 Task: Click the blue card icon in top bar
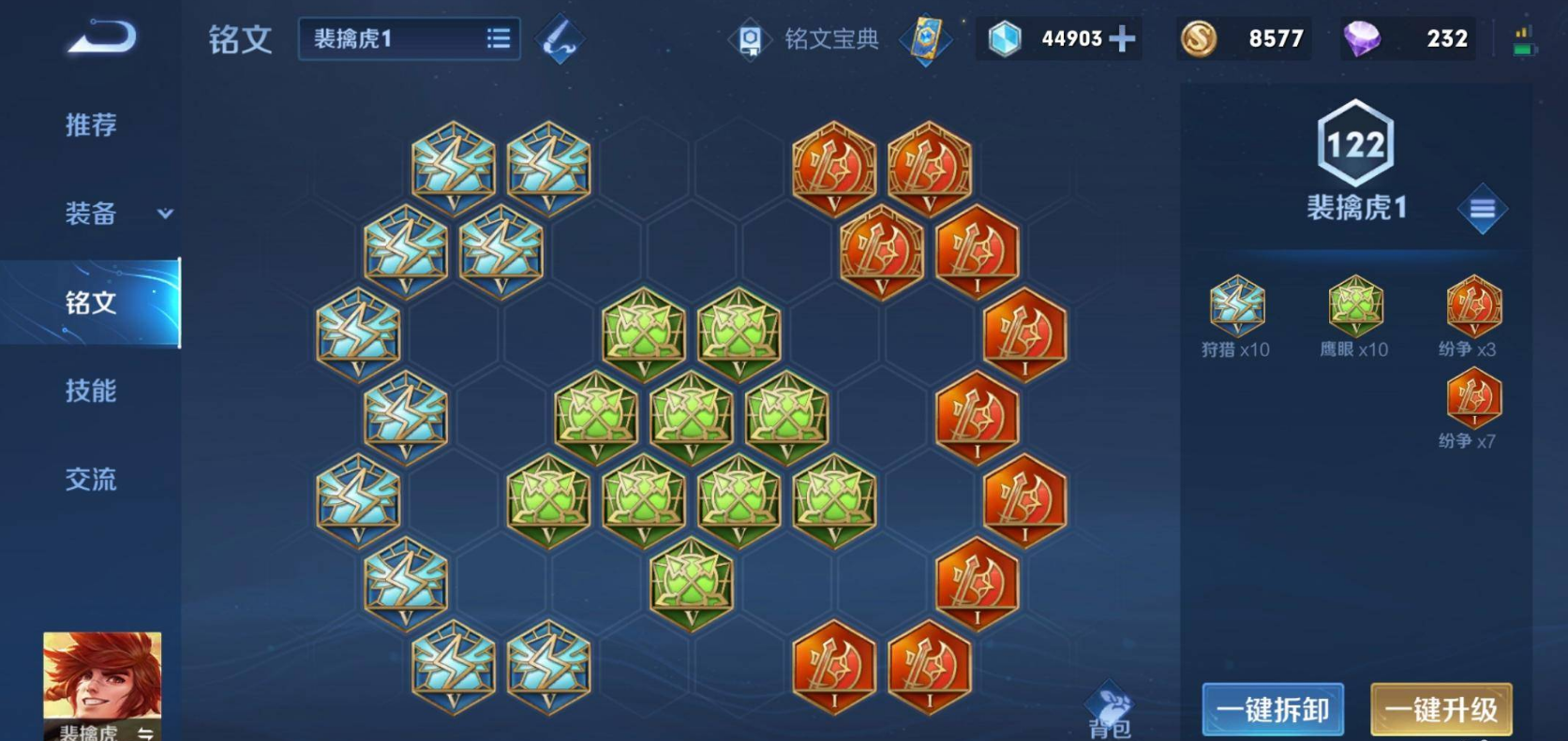tap(926, 39)
